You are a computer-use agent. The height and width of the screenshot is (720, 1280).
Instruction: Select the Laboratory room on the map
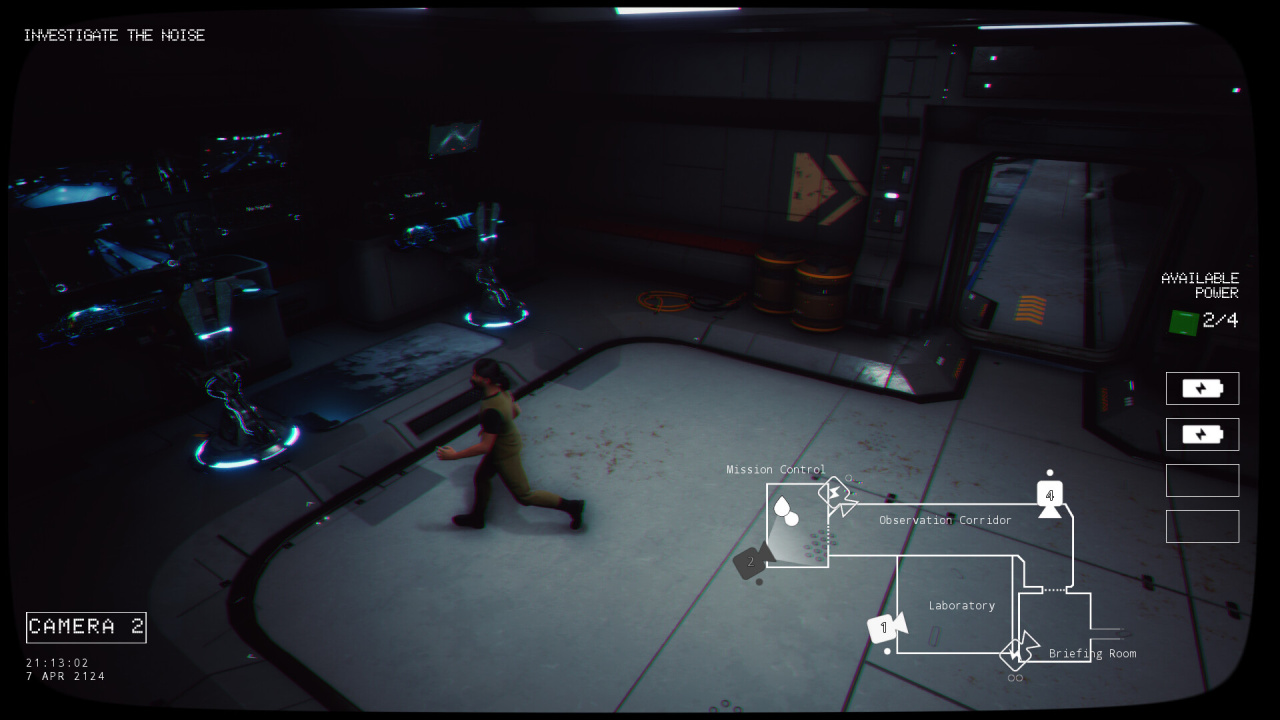960,606
